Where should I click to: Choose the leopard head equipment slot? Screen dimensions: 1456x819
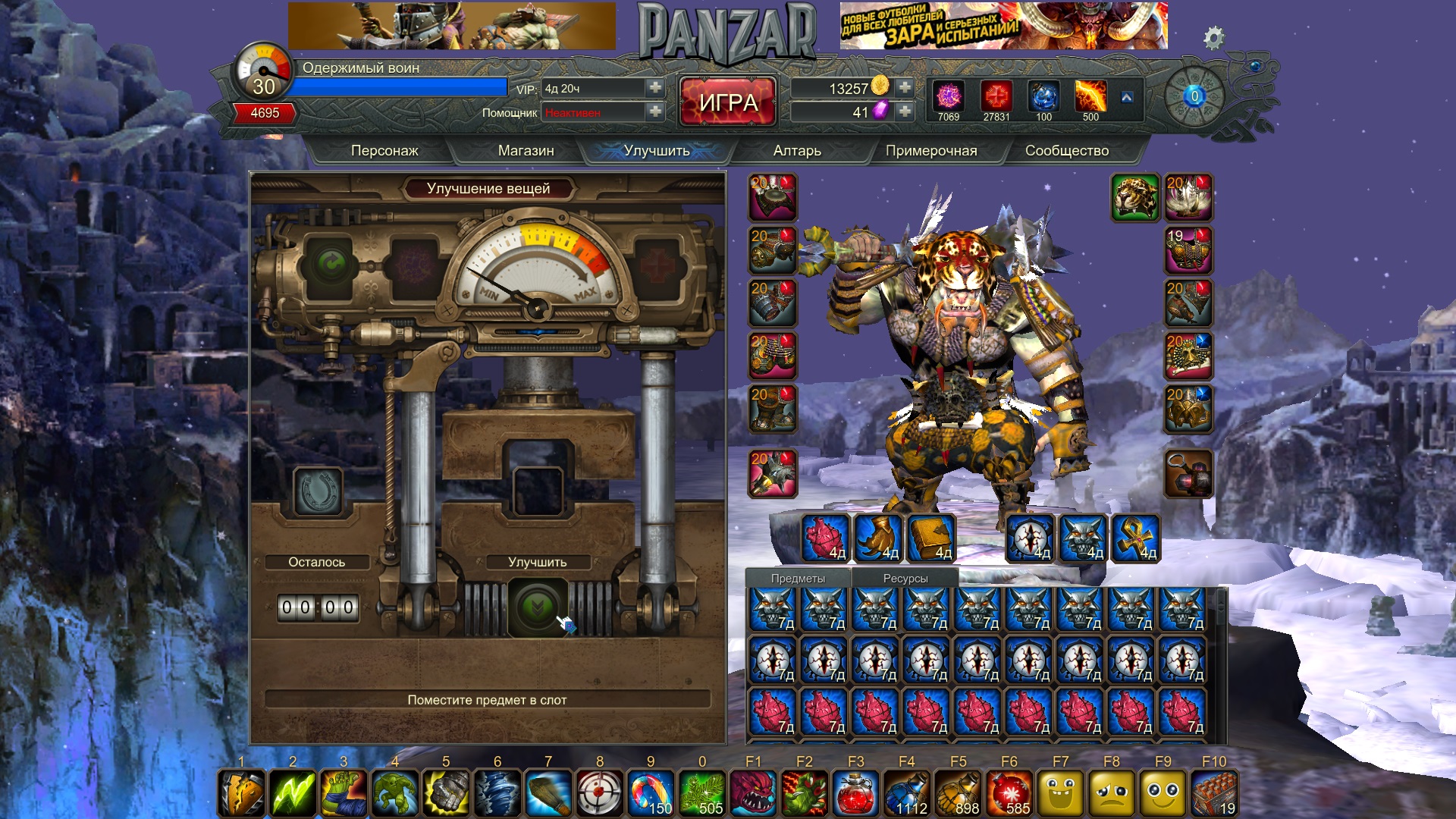1134,197
